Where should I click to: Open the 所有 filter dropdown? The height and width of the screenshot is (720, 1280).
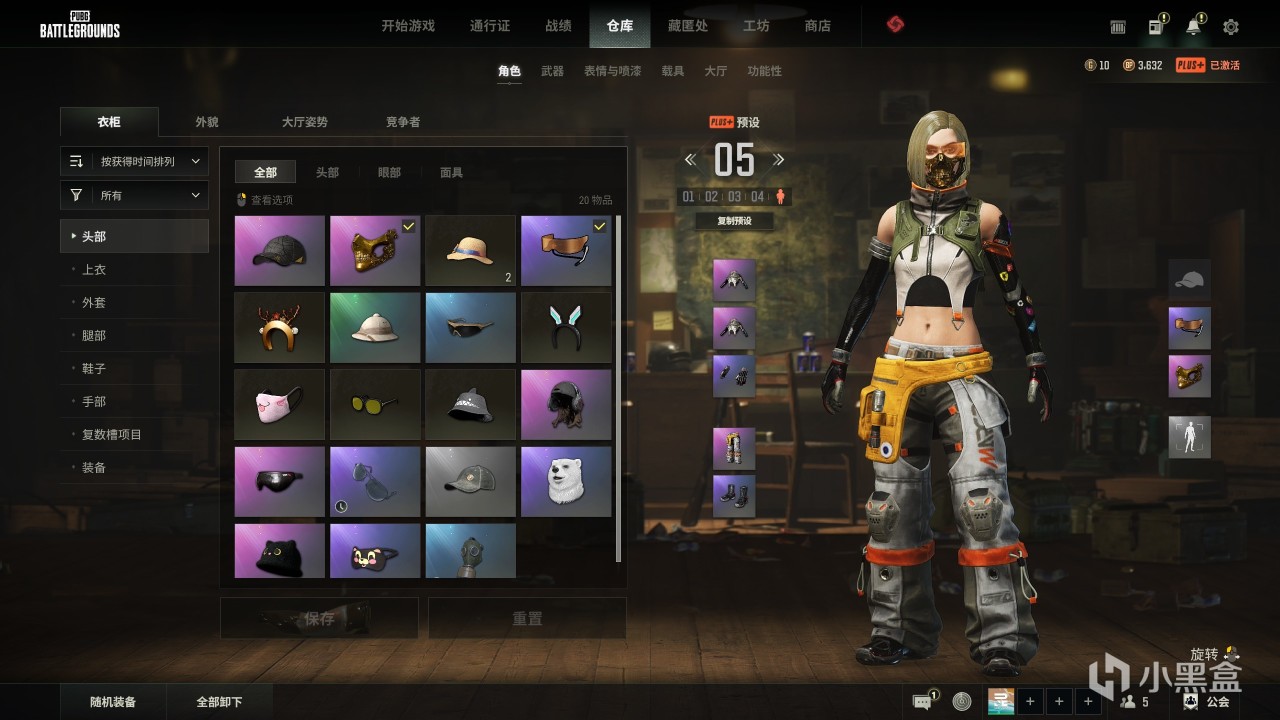(x=134, y=196)
